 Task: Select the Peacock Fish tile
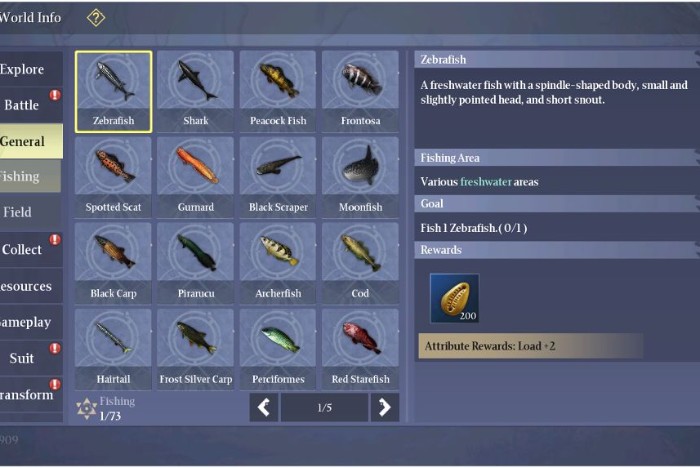[x=278, y=91]
